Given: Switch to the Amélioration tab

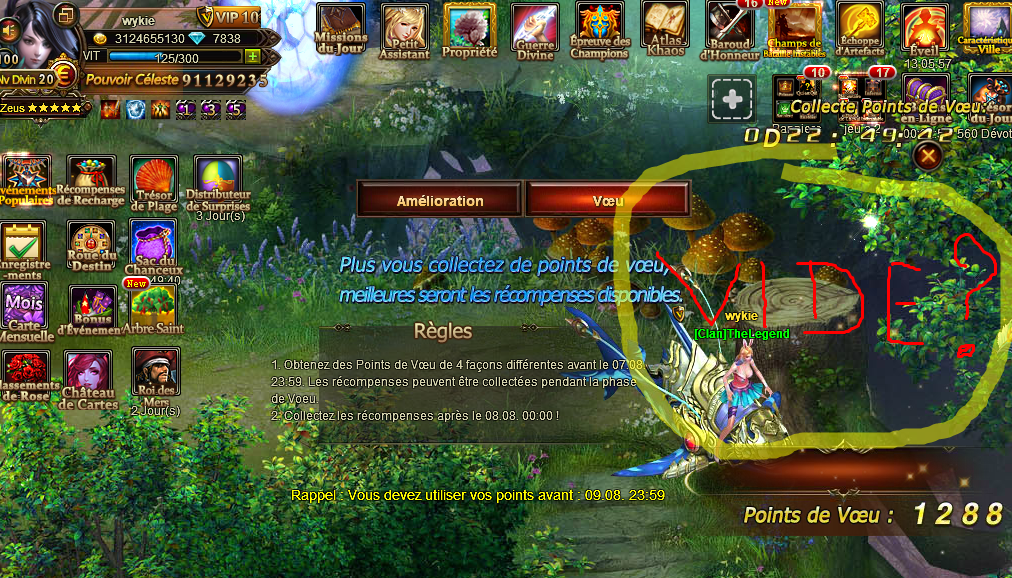Looking at the screenshot, I should pyautogui.click(x=439, y=200).
